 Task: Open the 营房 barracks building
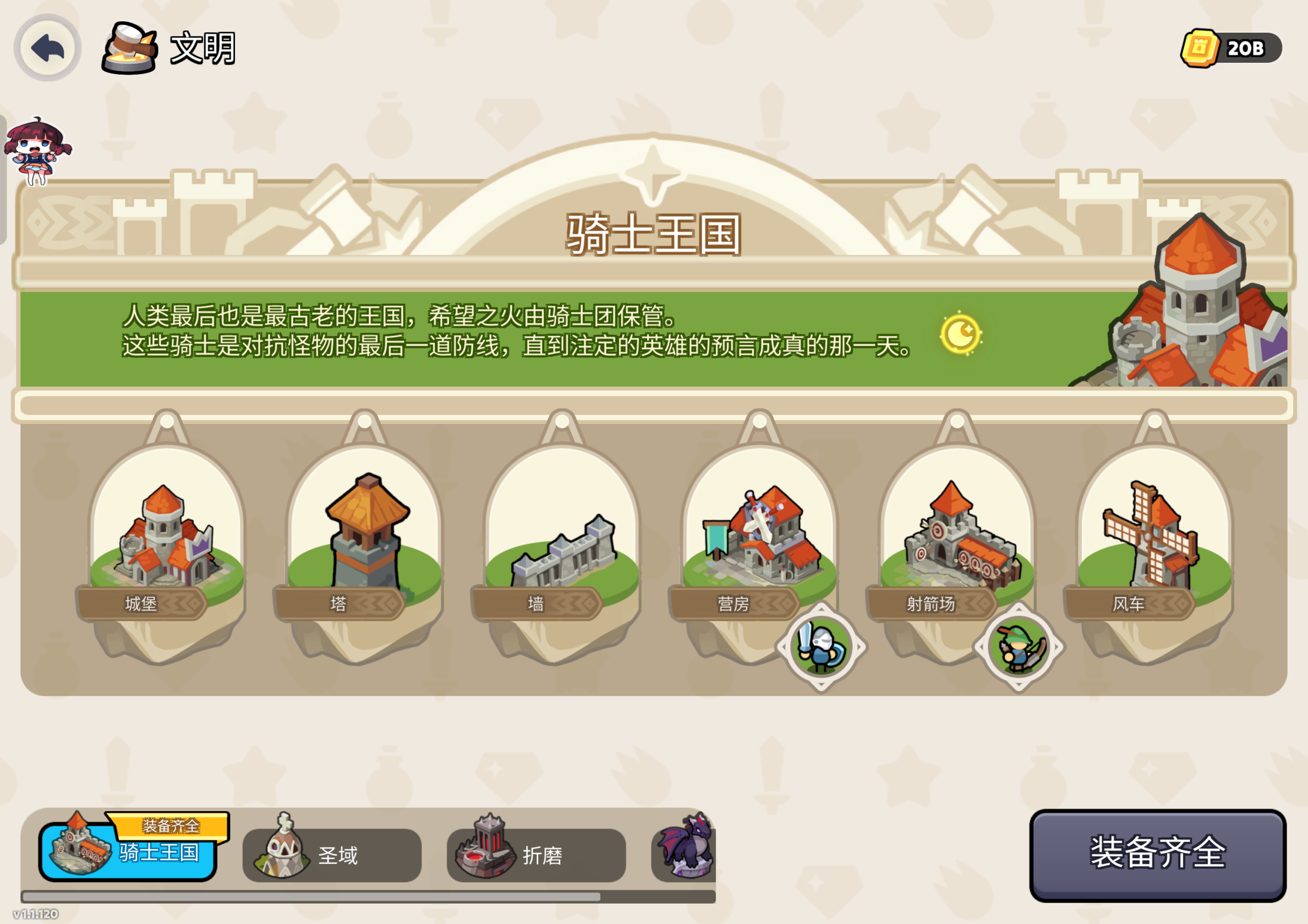[x=759, y=538]
